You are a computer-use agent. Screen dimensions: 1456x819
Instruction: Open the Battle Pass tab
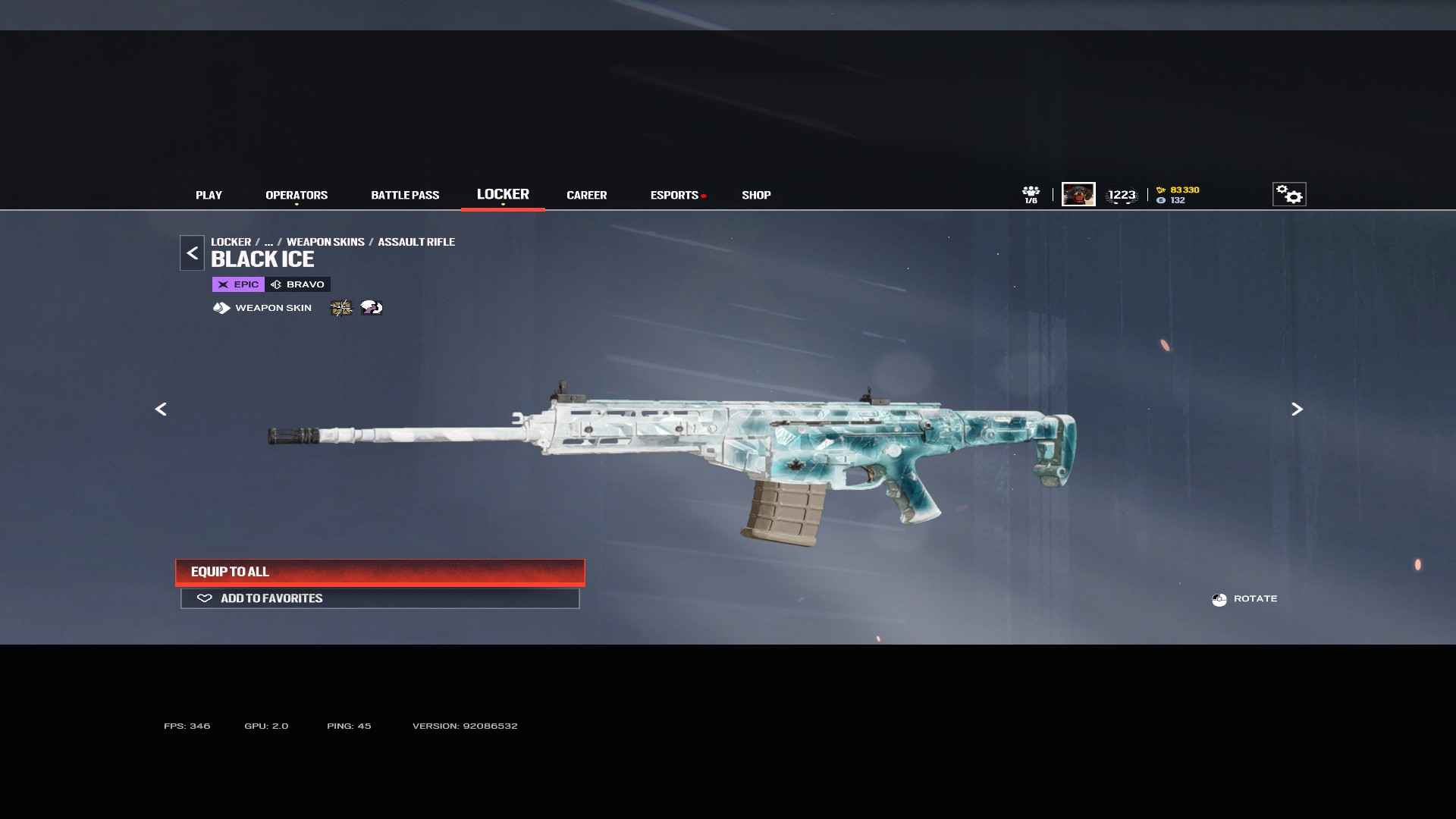click(x=405, y=195)
